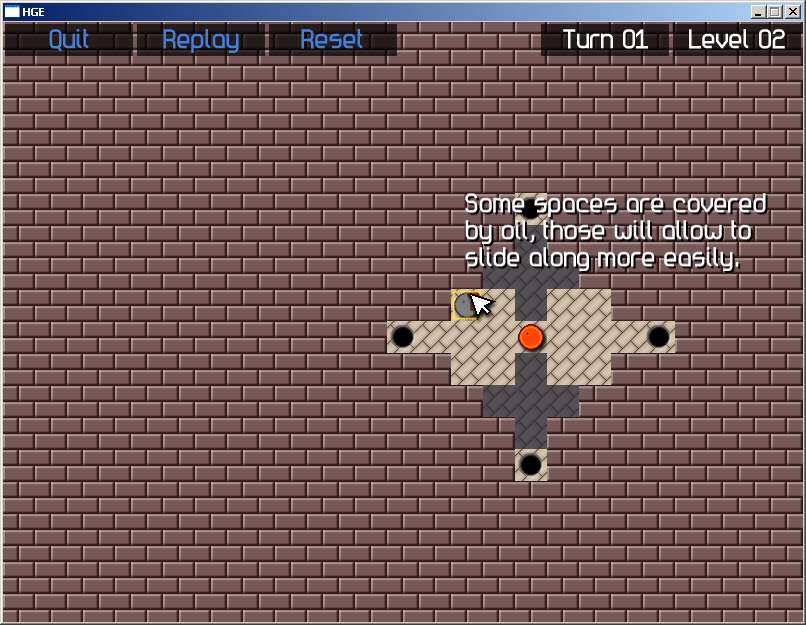Open the Replay option
The width and height of the screenshot is (806, 625).
200,40
